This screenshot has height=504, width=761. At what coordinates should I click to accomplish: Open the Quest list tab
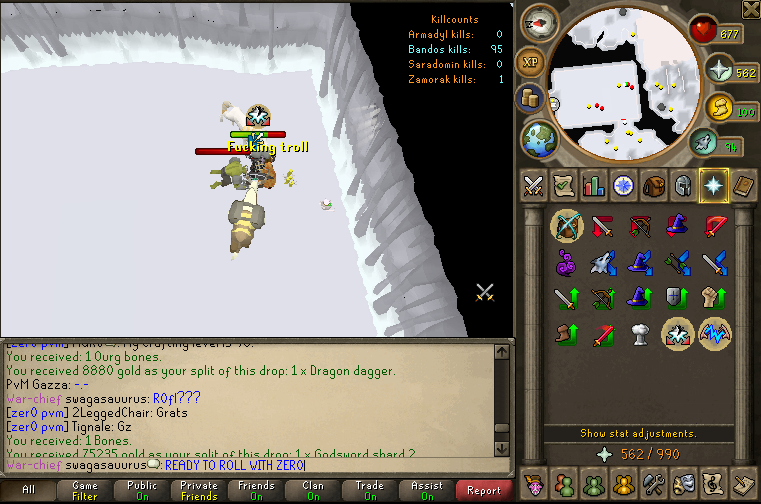(564, 185)
